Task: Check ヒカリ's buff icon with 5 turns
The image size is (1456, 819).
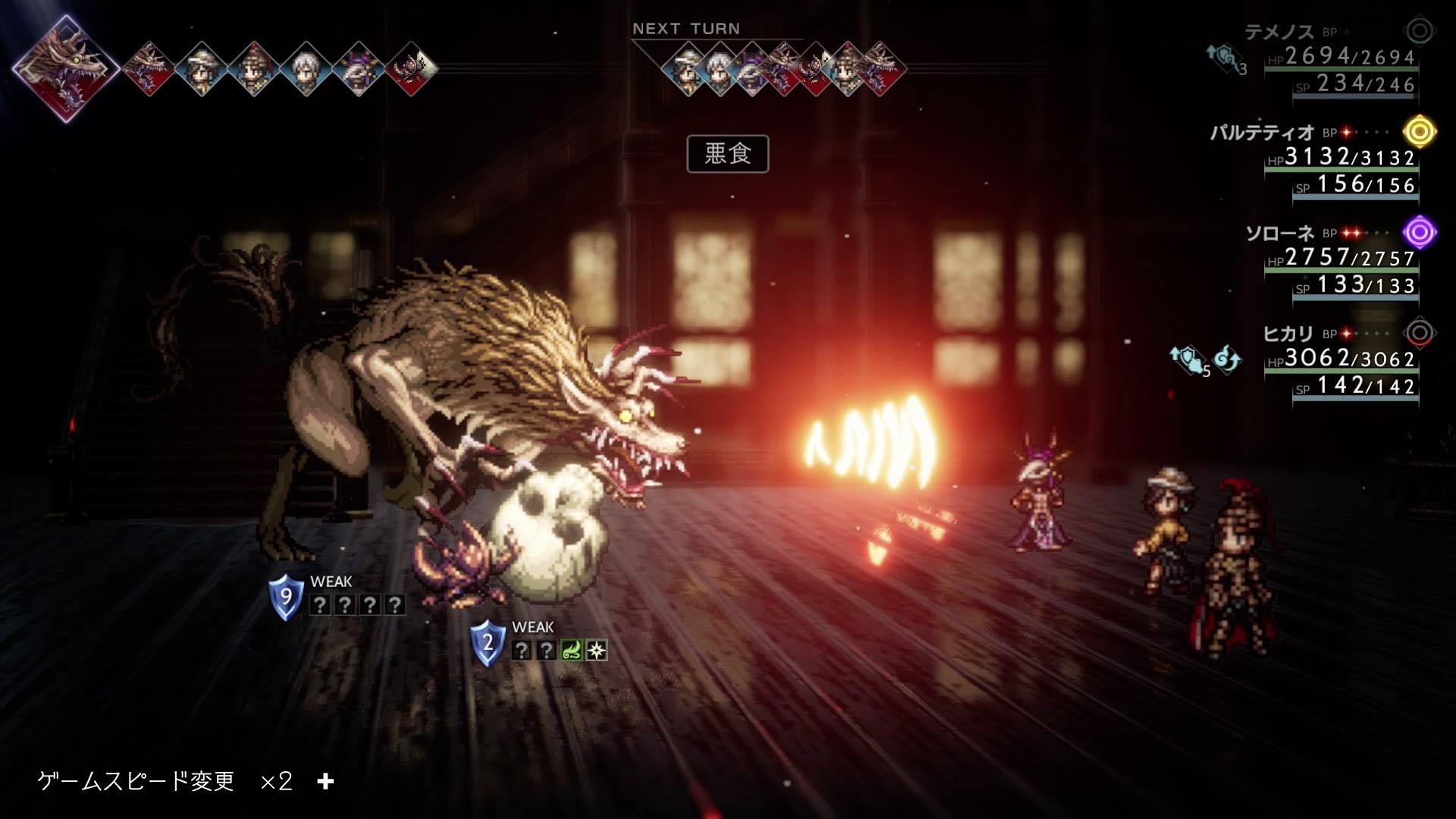Action: point(1188,359)
